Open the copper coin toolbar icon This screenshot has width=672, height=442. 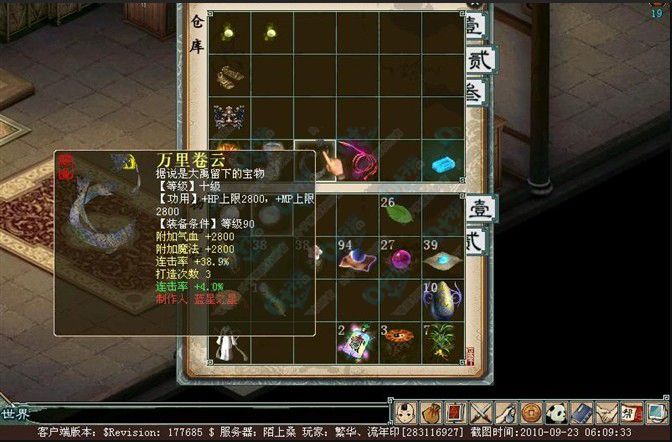point(530,412)
